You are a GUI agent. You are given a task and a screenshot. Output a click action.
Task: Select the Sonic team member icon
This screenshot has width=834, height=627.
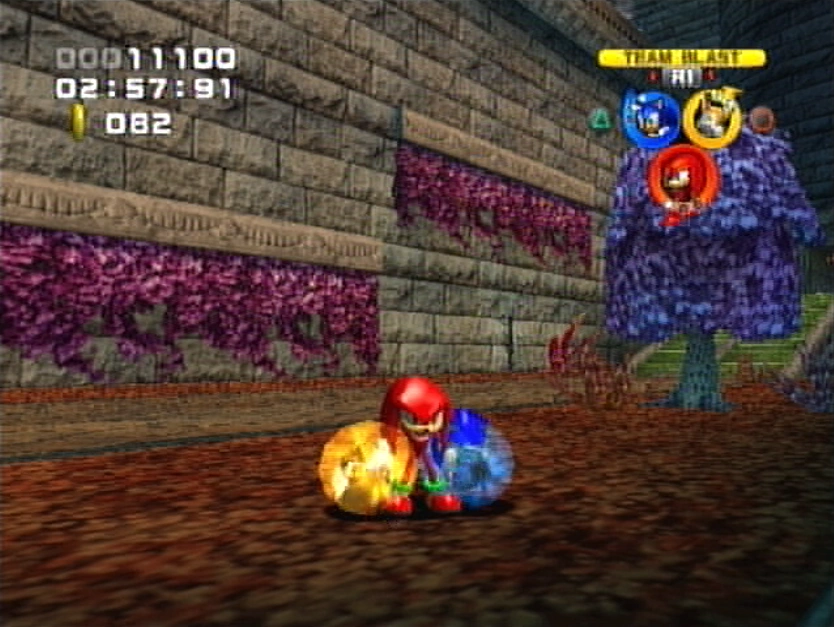click(650, 120)
